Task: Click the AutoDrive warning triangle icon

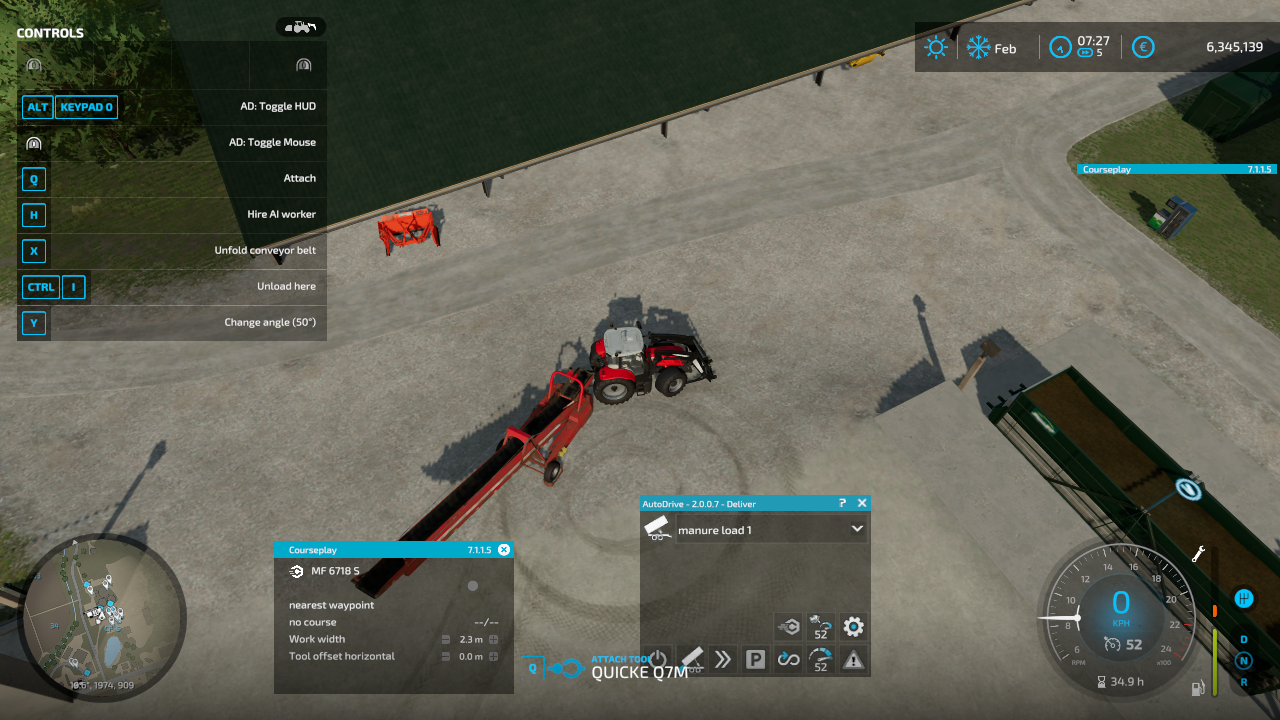Action: click(852, 660)
